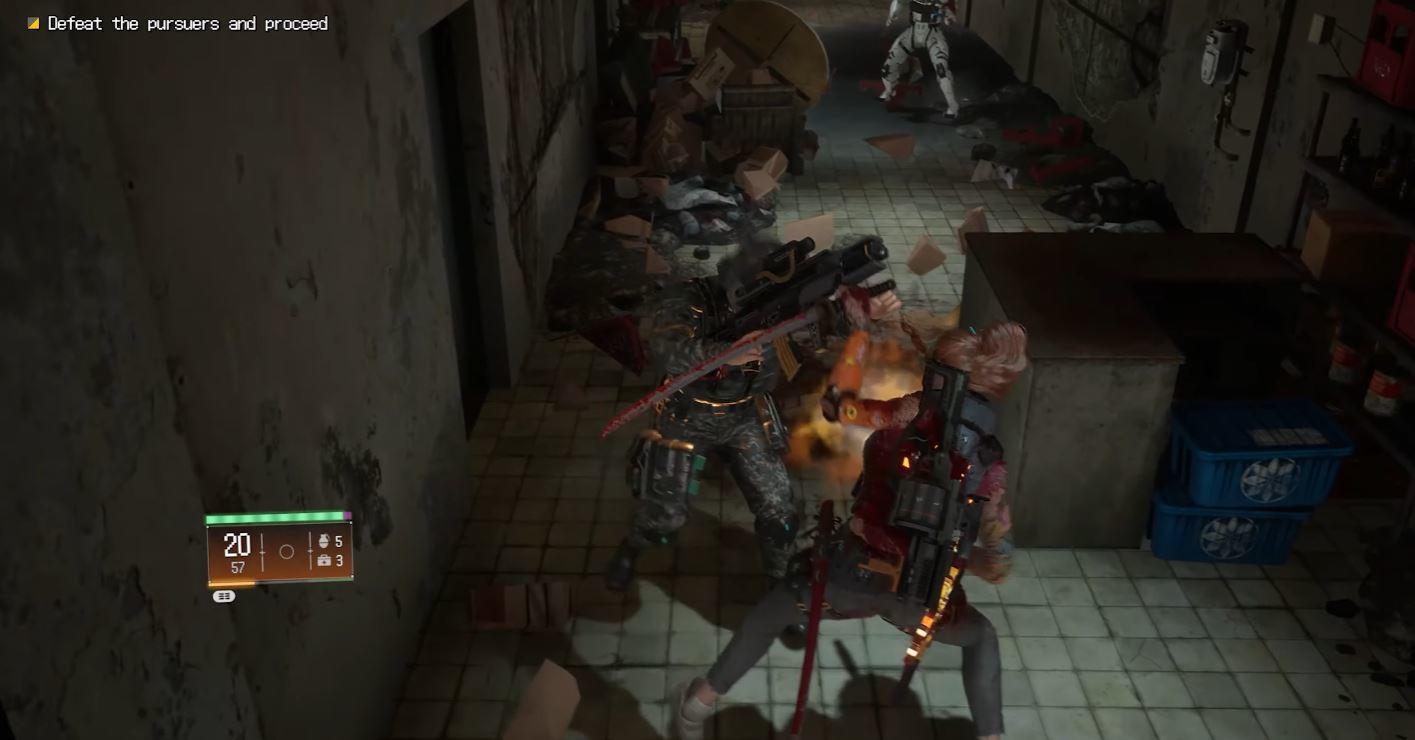Click the right vertical tick indicator in HUD

310,551
